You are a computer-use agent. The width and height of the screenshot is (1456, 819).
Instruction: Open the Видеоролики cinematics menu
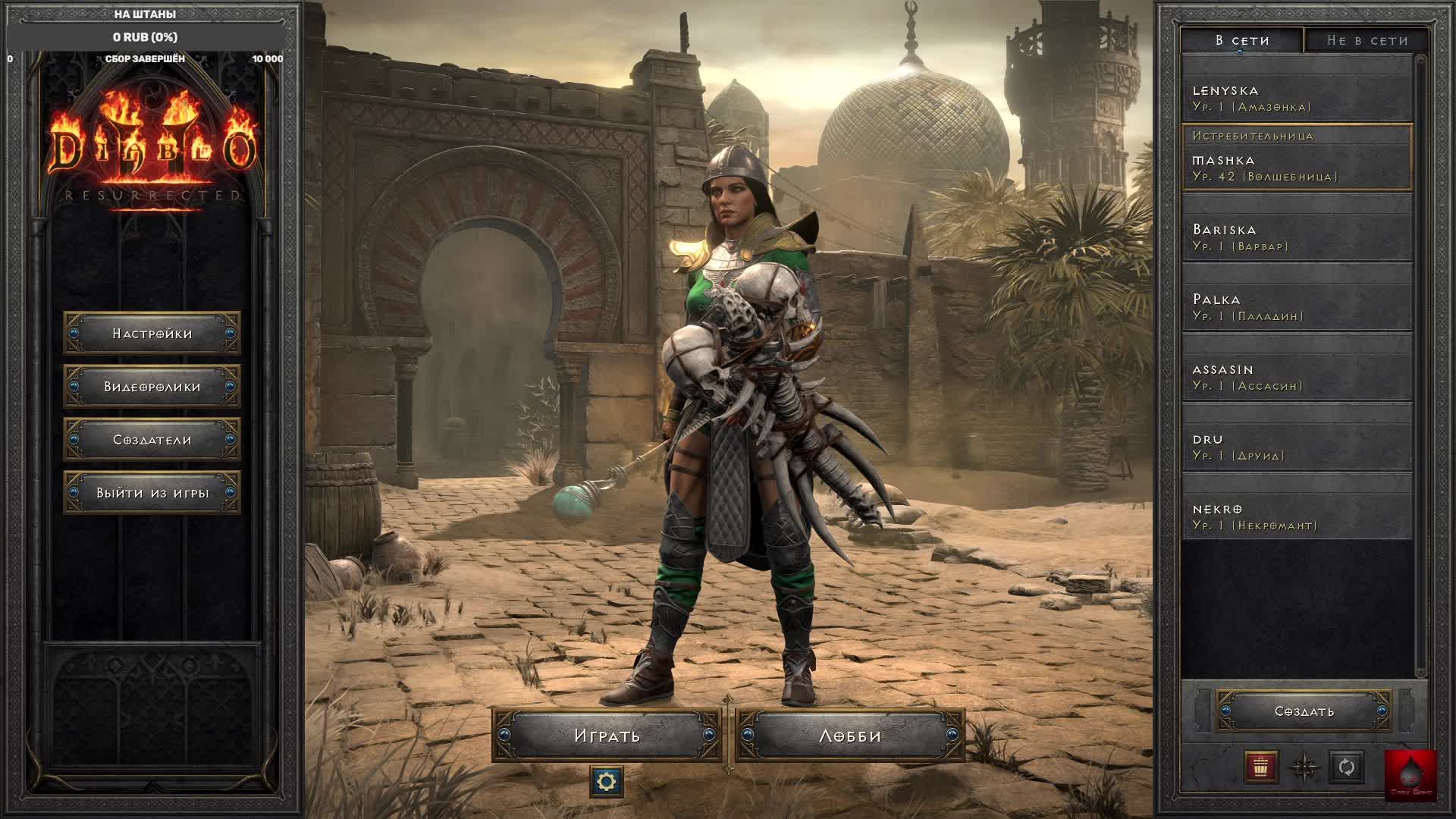(152, 387)
